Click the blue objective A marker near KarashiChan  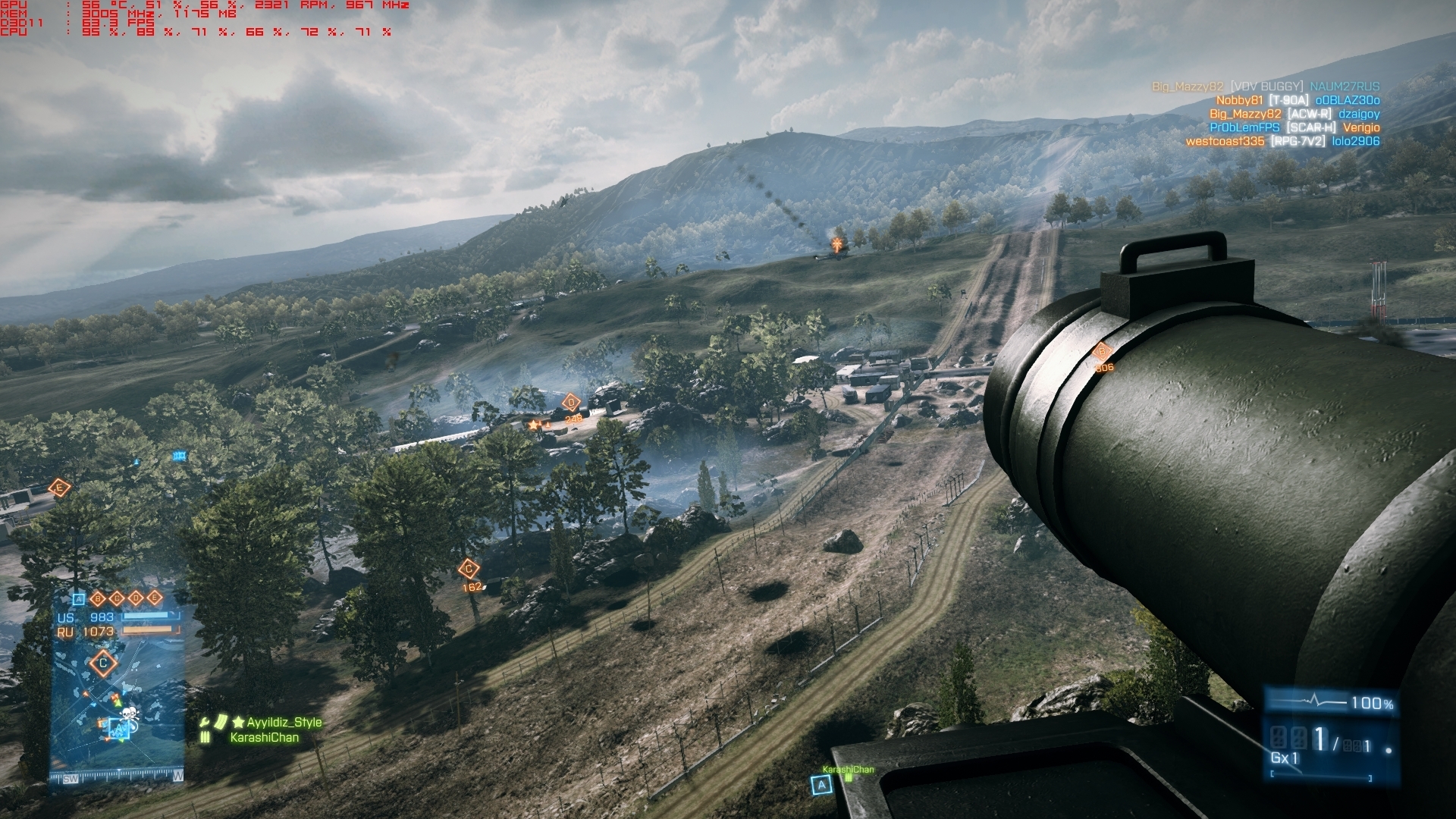point(821,786)
